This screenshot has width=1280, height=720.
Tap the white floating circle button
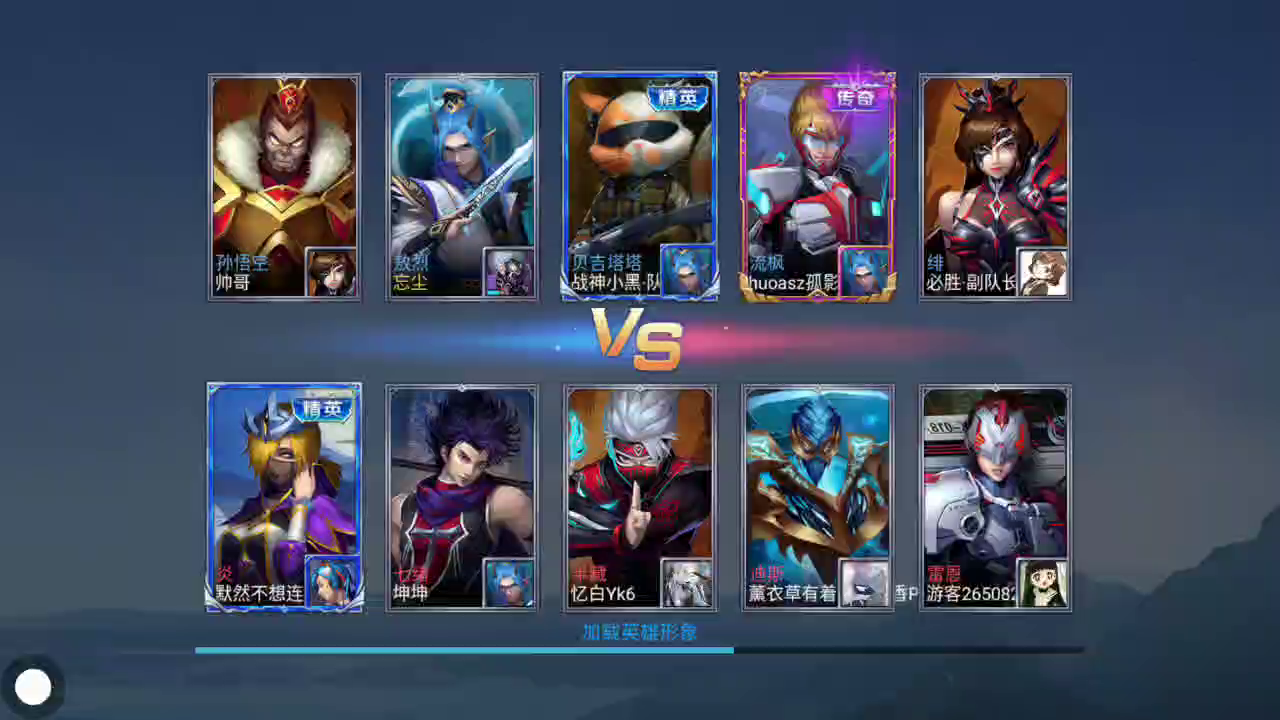(x=33, y=687)
